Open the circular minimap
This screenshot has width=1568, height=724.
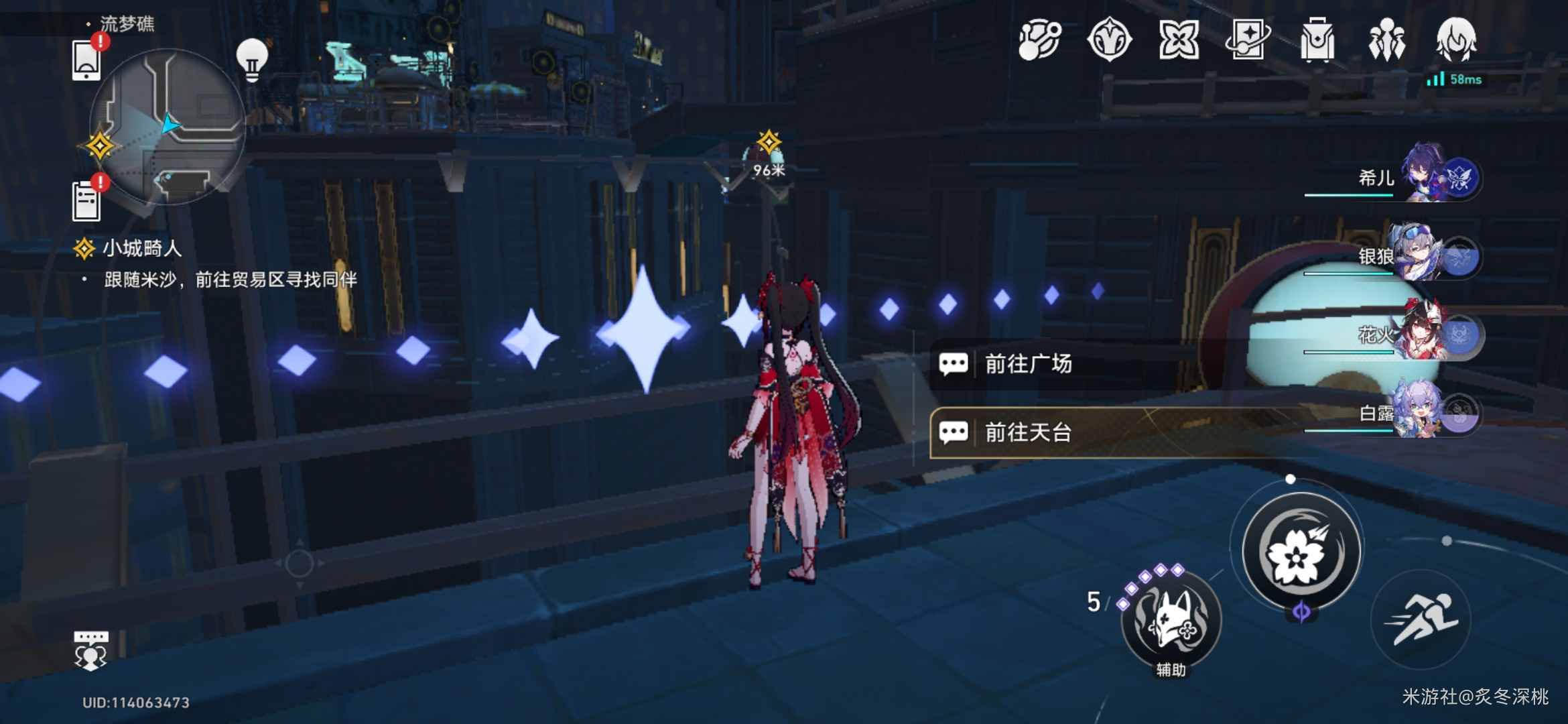168,127
